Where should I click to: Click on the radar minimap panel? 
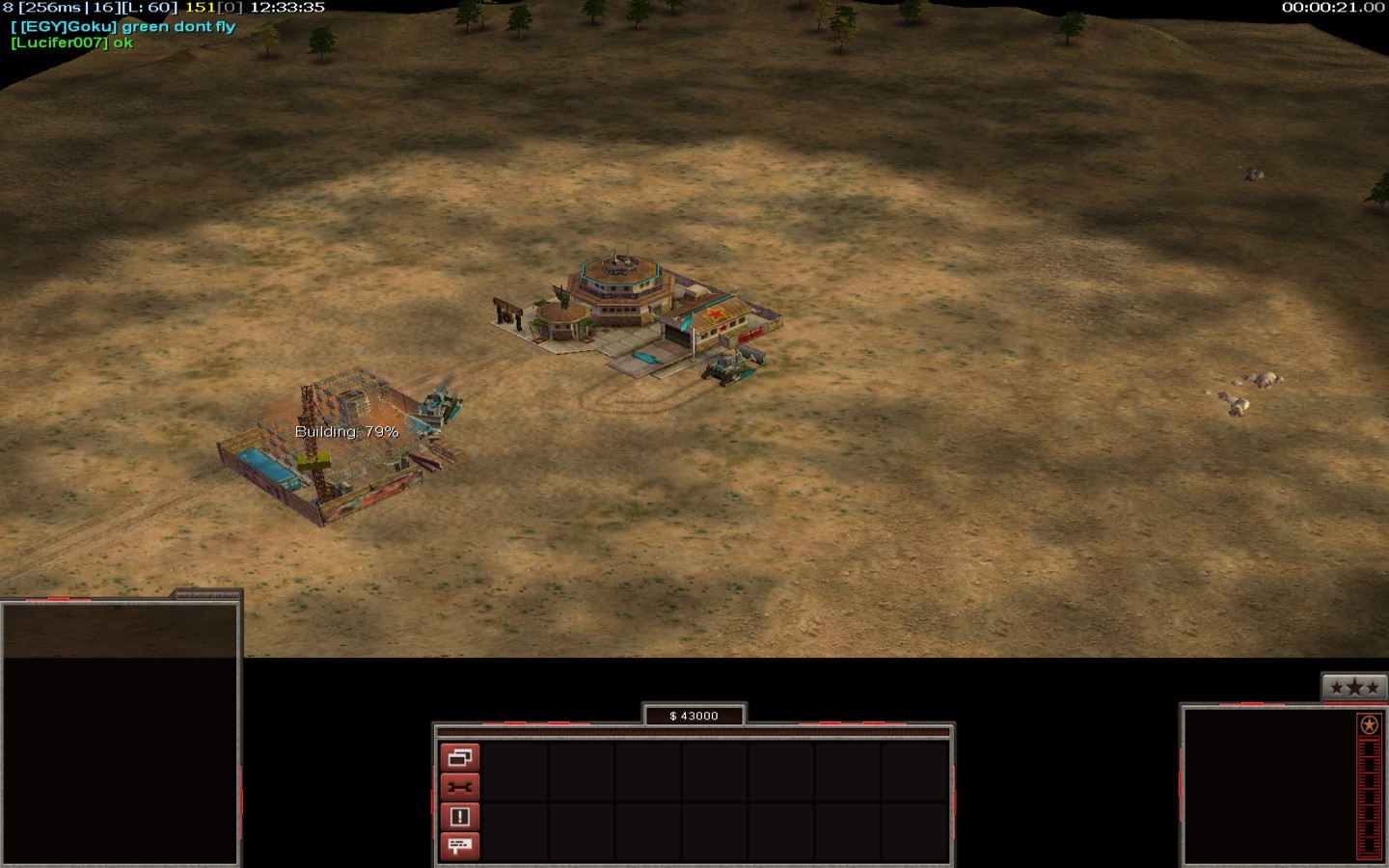click(x=120, y=733)
